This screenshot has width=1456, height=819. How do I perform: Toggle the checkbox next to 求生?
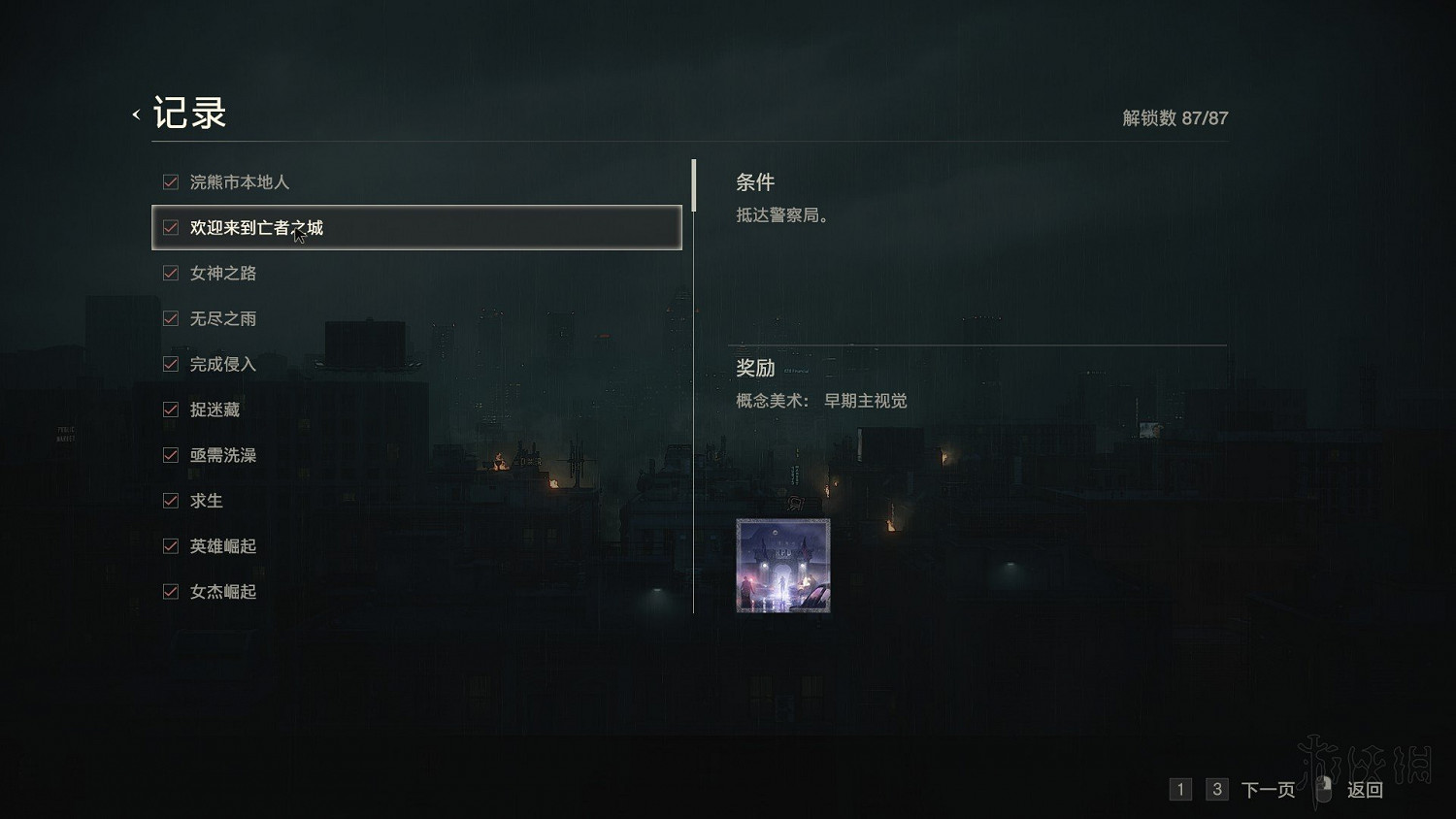pyautogui.click(x=170, y=501)
